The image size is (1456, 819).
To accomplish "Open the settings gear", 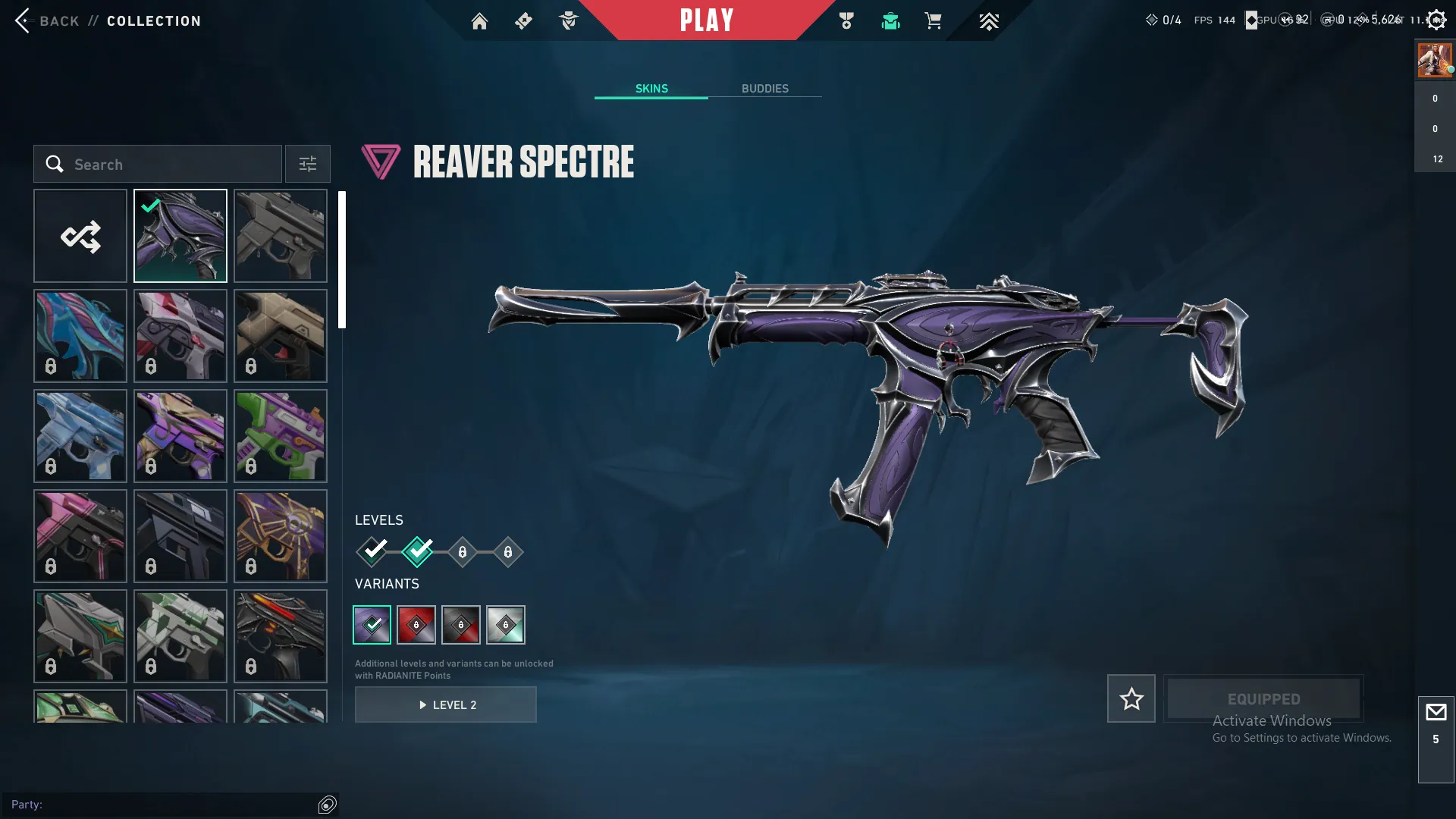I will click(1436, 19).
